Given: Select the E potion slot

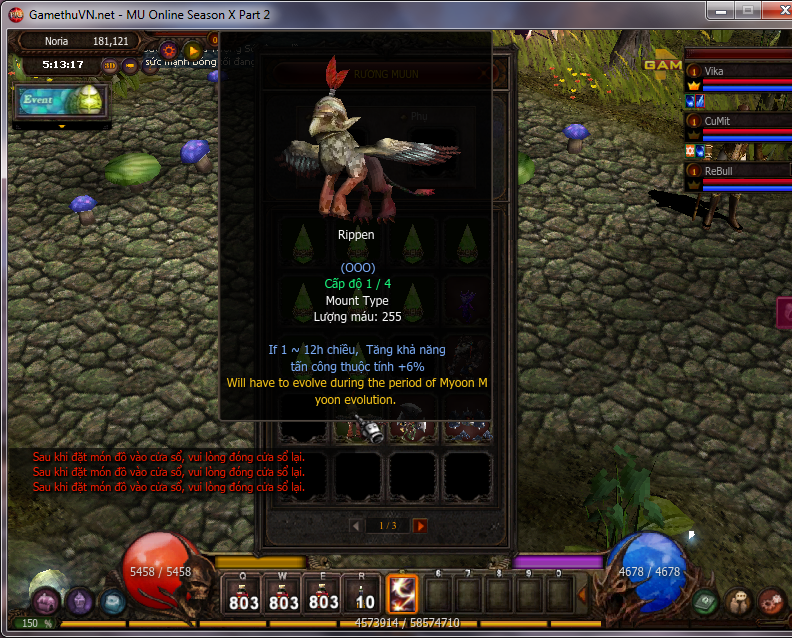Looking at the screenshot, I should point(323,594).
